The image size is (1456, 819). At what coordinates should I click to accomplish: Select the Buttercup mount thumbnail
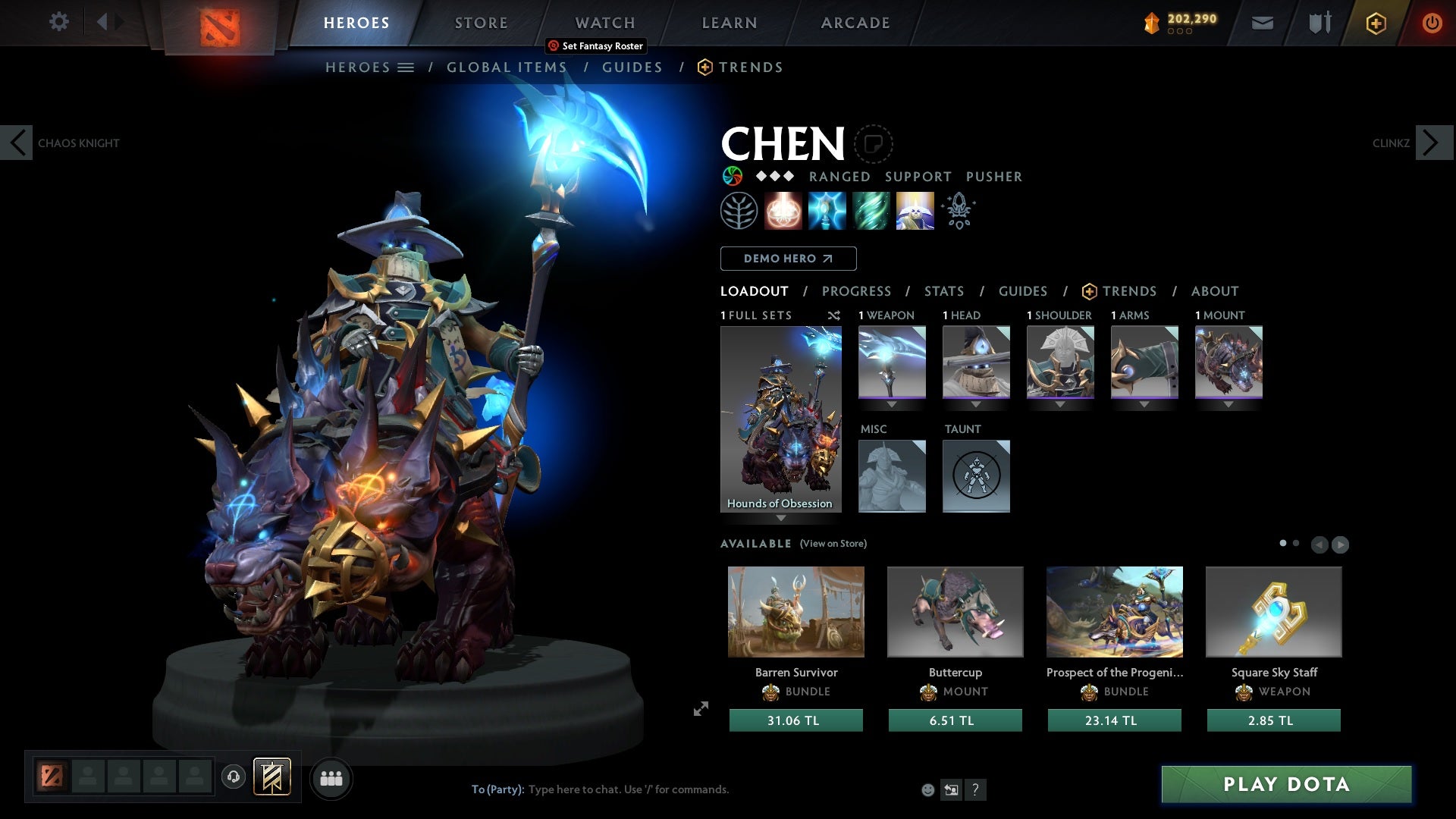pyautogui.click(x=955, y=611)
